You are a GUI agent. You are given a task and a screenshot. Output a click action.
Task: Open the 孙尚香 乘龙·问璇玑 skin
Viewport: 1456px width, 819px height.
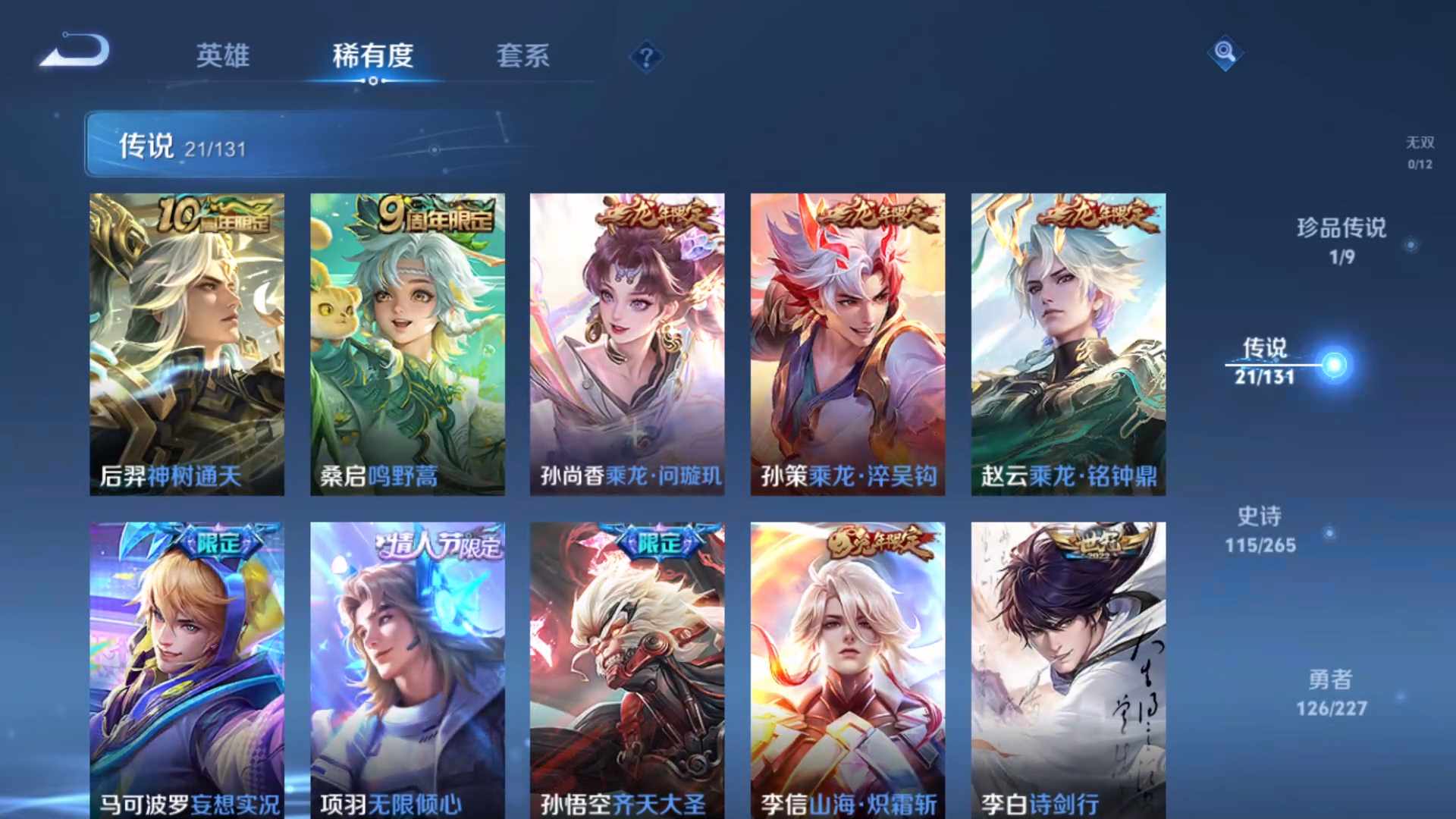click(627, 341)
